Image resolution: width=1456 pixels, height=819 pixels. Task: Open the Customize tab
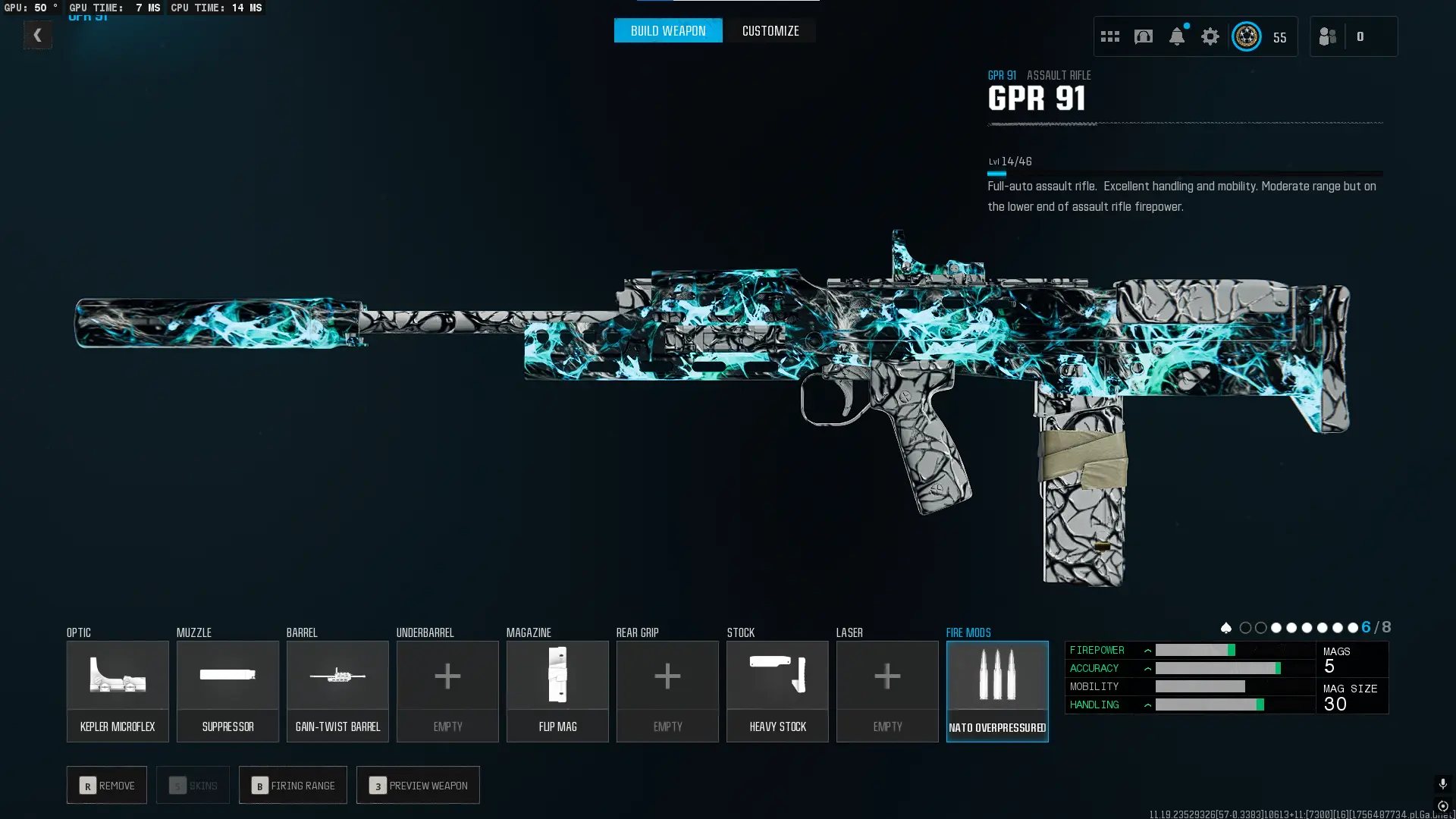770,30
